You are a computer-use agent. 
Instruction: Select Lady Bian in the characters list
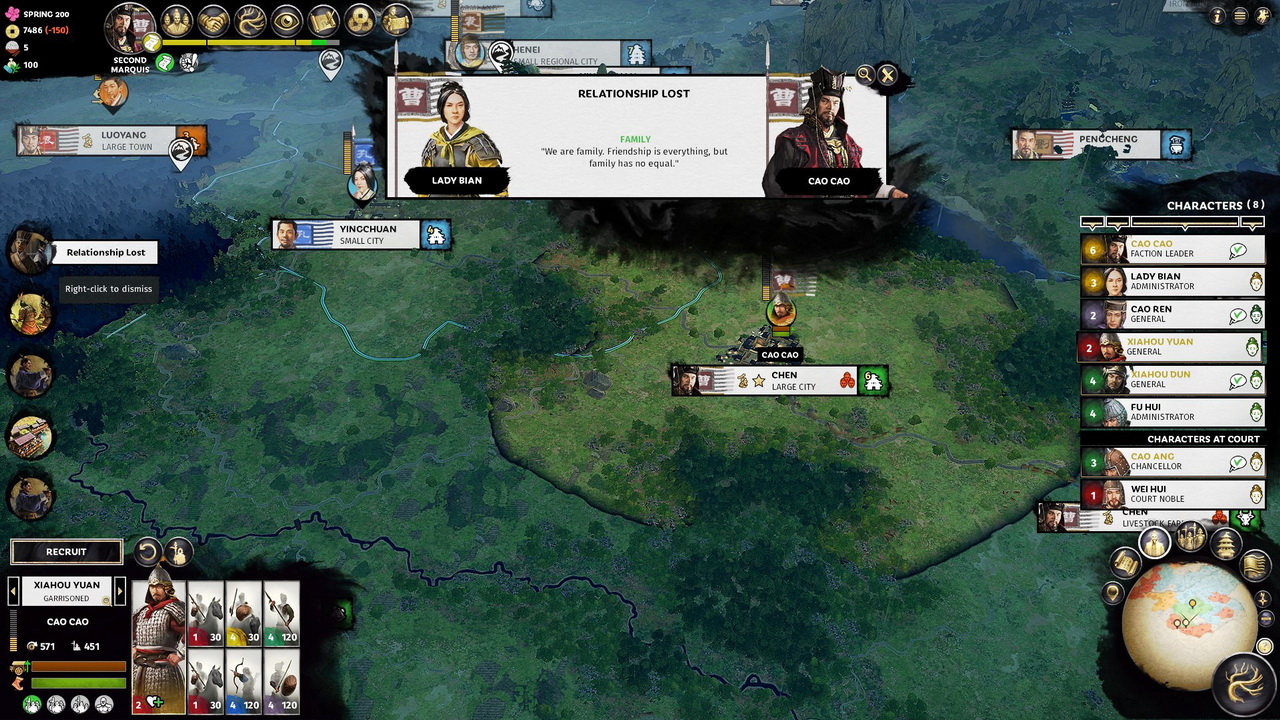[x=1172, y=281]
